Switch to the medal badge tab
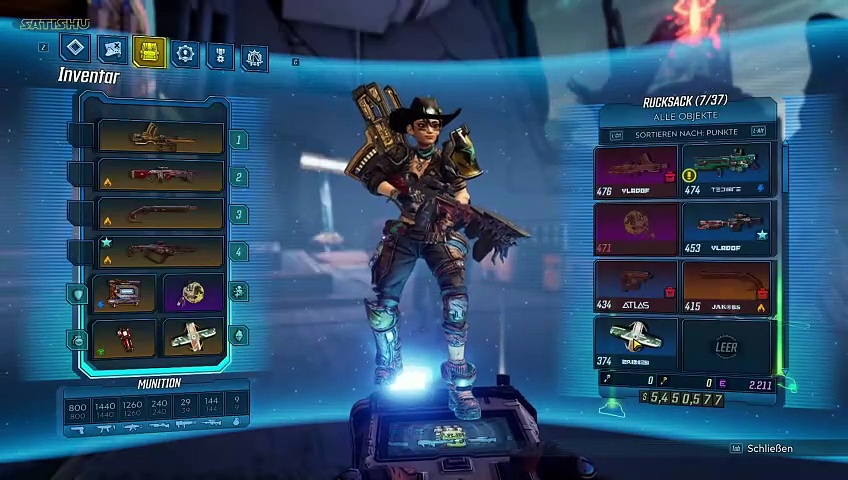Image resolution: width=848 pixels, height=480 pixels. click(220, 55)
